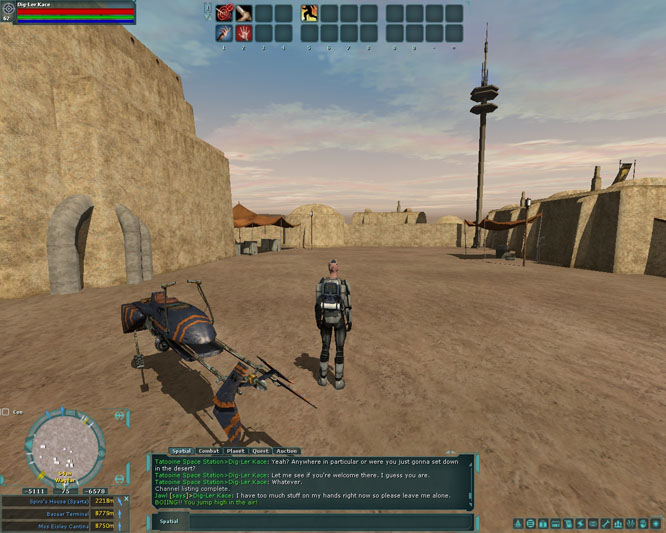Use the melee arm strike ability
Image resolution: width=666 pixels, height=533 pixels.
coord(242,13)
